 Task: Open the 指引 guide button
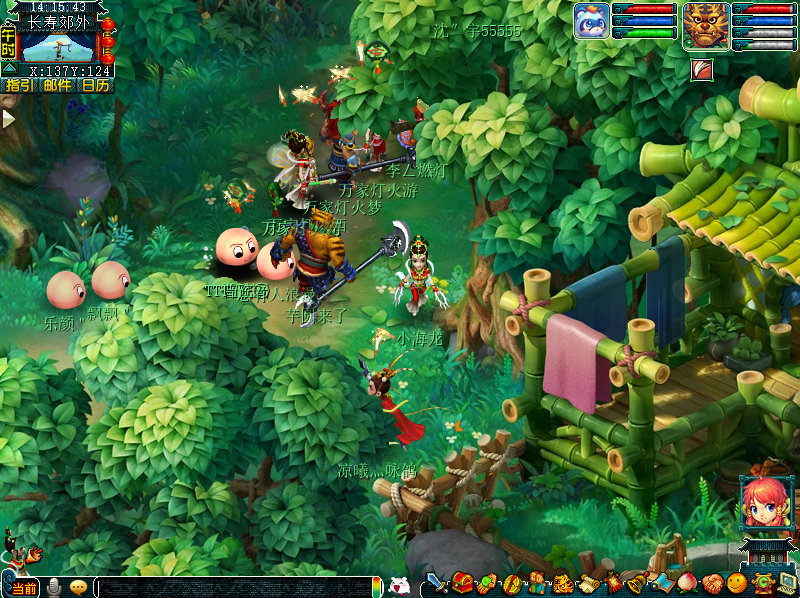pyautogui.click(x=19, y=86)
